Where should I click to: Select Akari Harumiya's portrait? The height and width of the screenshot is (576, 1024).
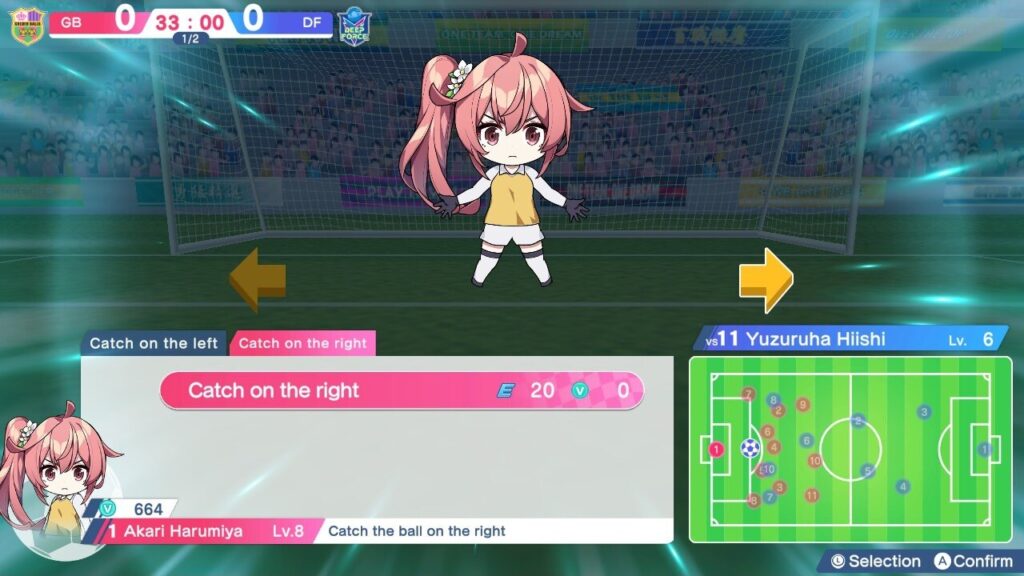[52, 481]
